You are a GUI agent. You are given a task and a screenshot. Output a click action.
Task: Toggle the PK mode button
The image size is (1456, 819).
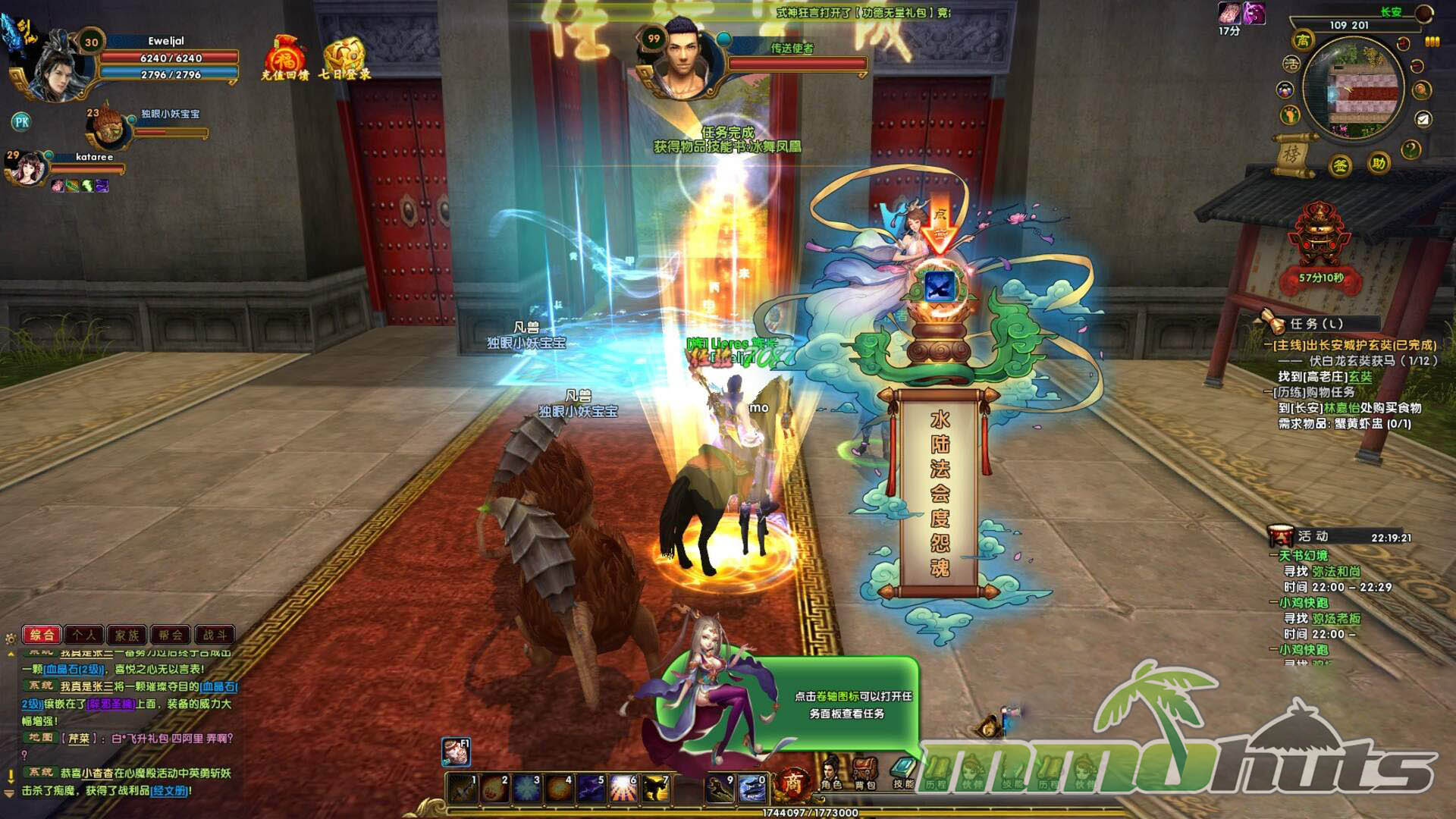pyautogui.click(x=21, y=121)
